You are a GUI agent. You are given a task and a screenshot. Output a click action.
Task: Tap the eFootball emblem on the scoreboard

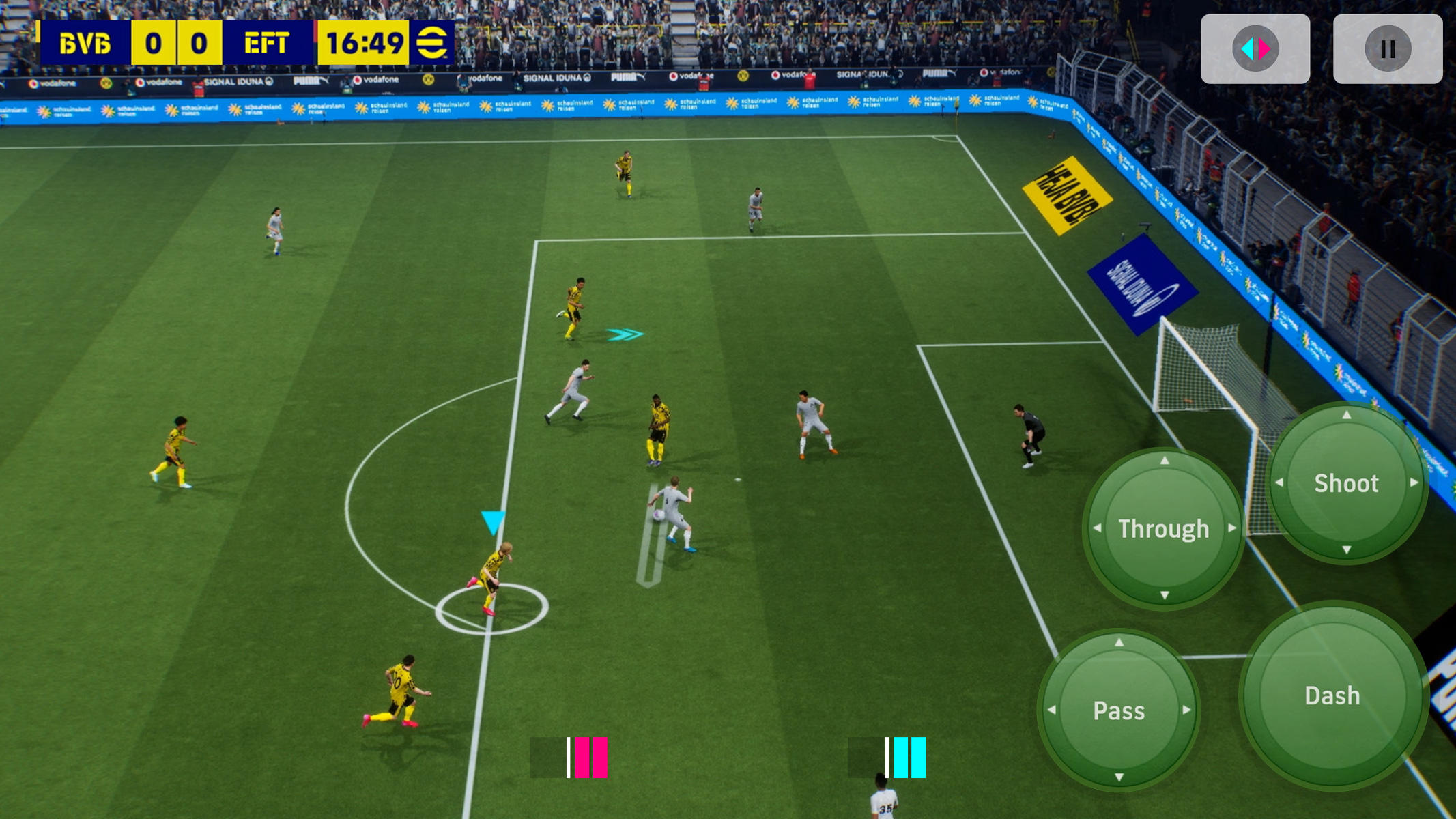click(x=434, y=42)
